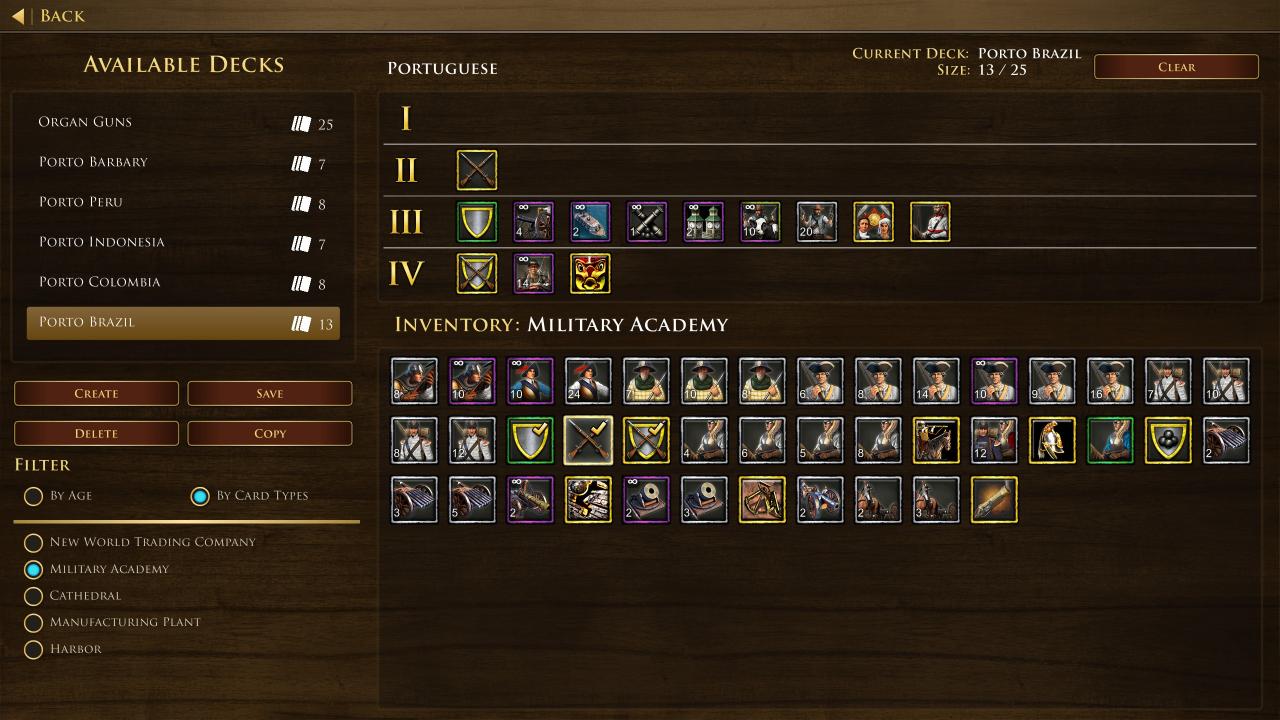
Task: Clear the current deck
Action: pos(1176,67)
